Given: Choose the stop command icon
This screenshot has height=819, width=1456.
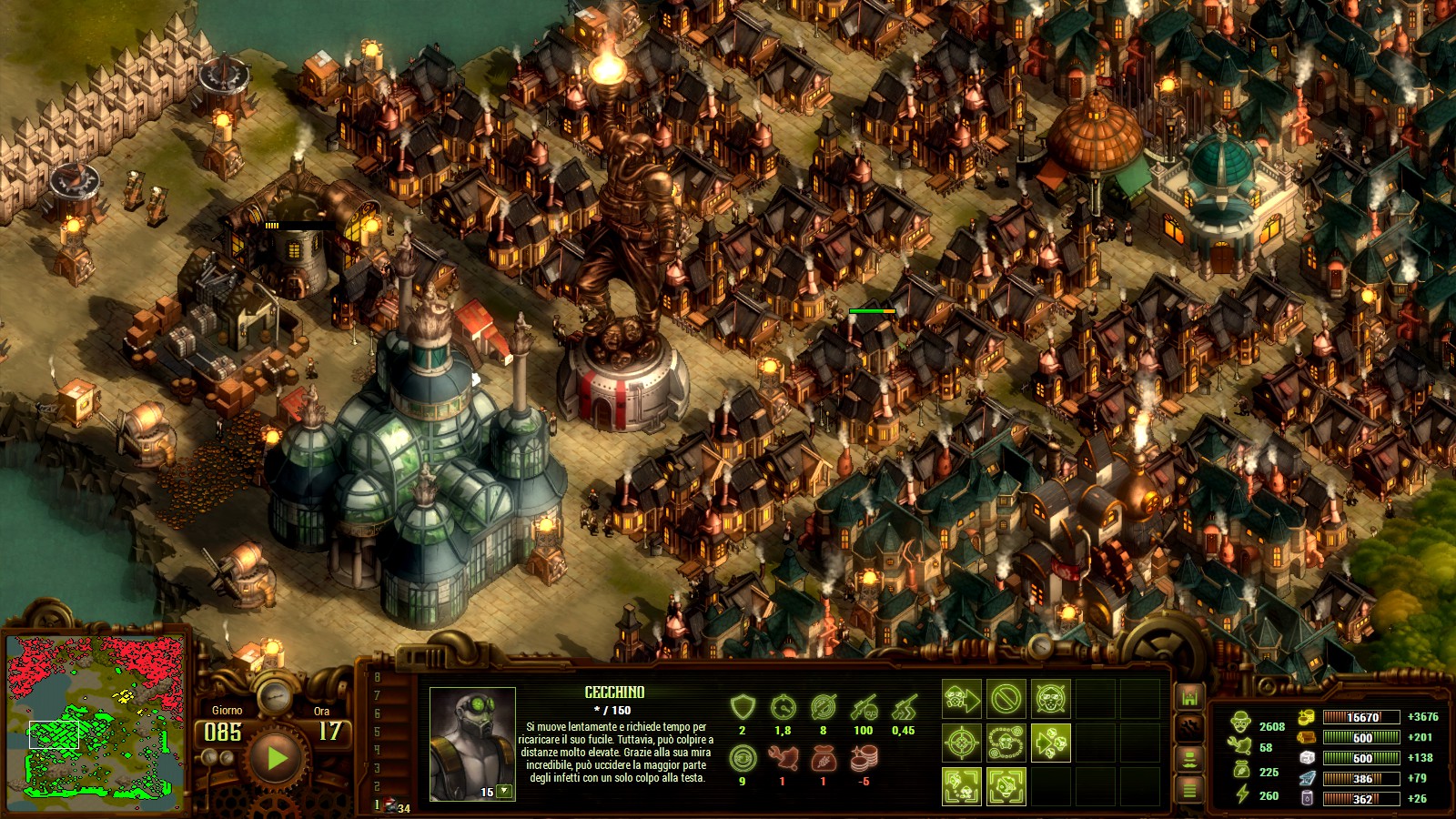Looking at the screenshot, I should [x=1006, y=699].
